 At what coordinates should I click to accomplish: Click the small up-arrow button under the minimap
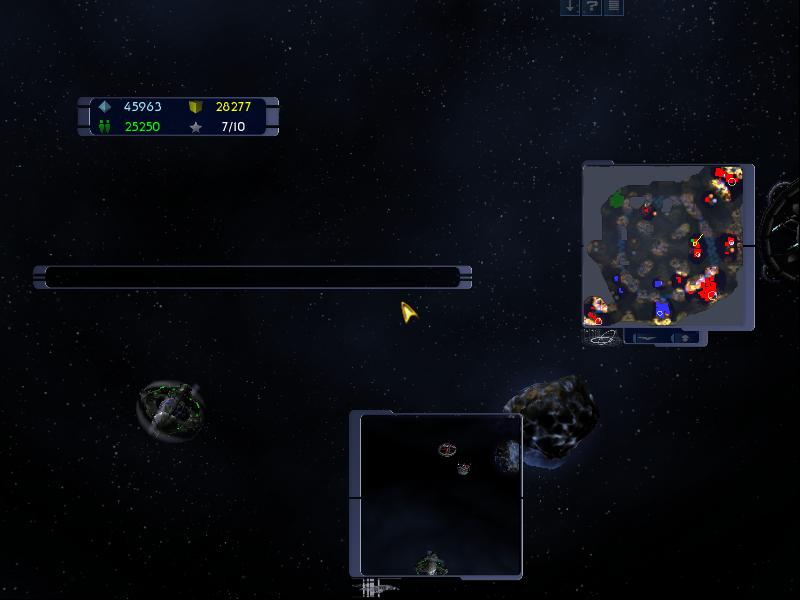(685, 338)
